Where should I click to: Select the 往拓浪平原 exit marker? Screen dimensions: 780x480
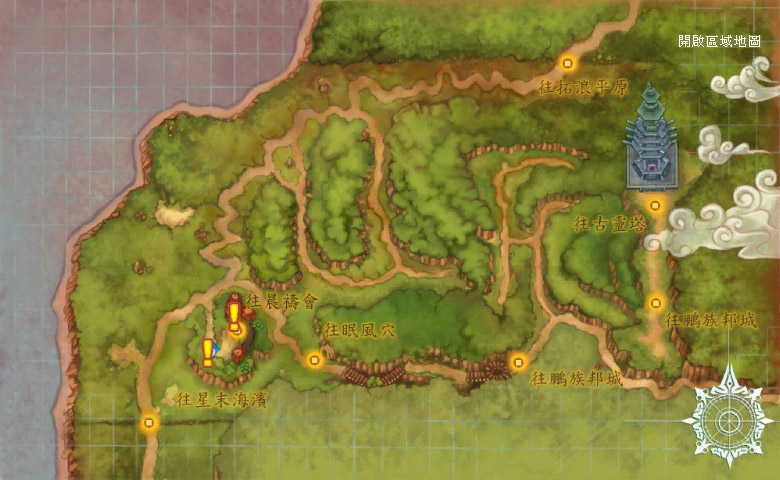pos(568,63)
